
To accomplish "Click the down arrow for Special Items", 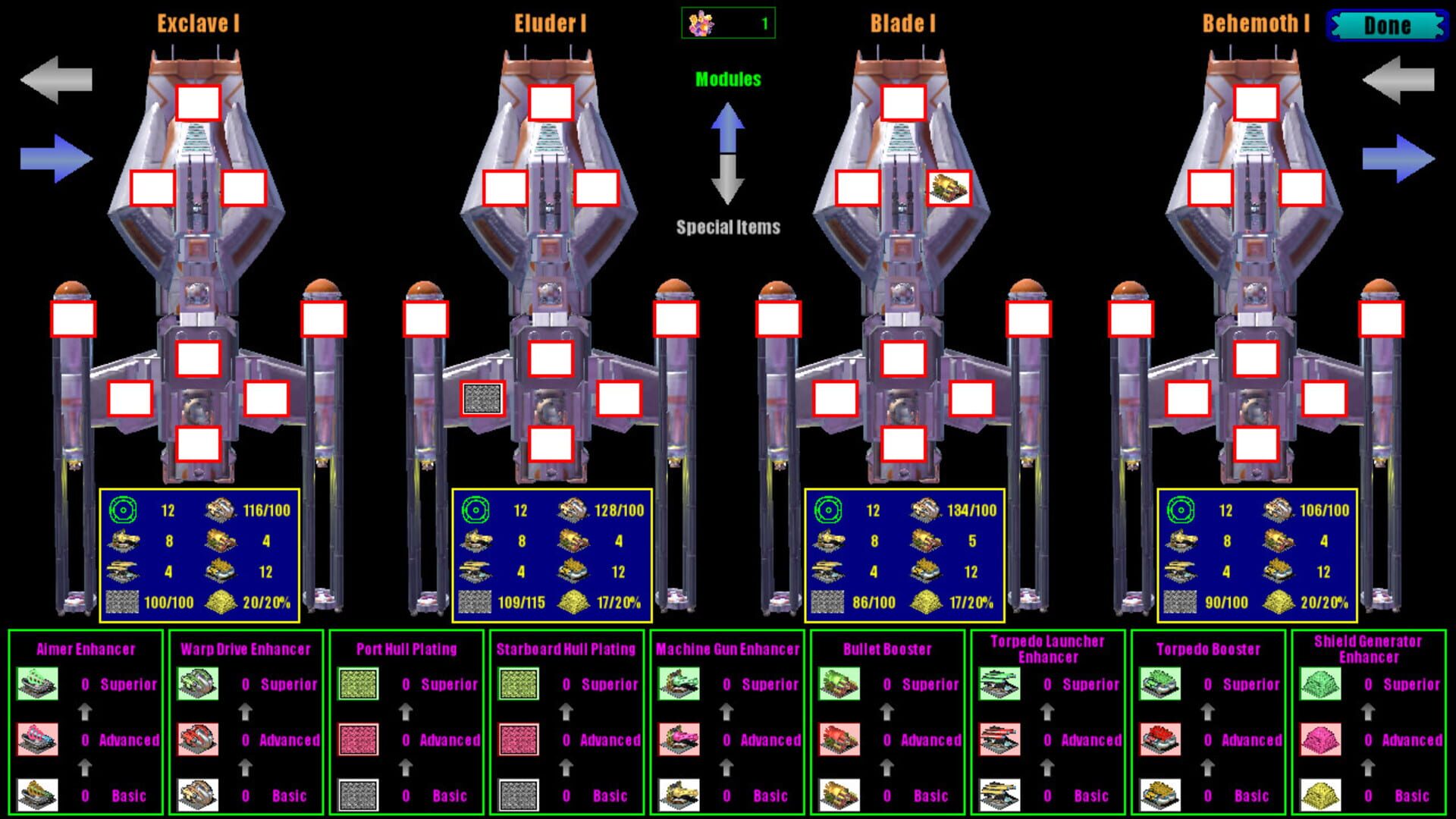I will pyautogui.click(x=728, y=186).
